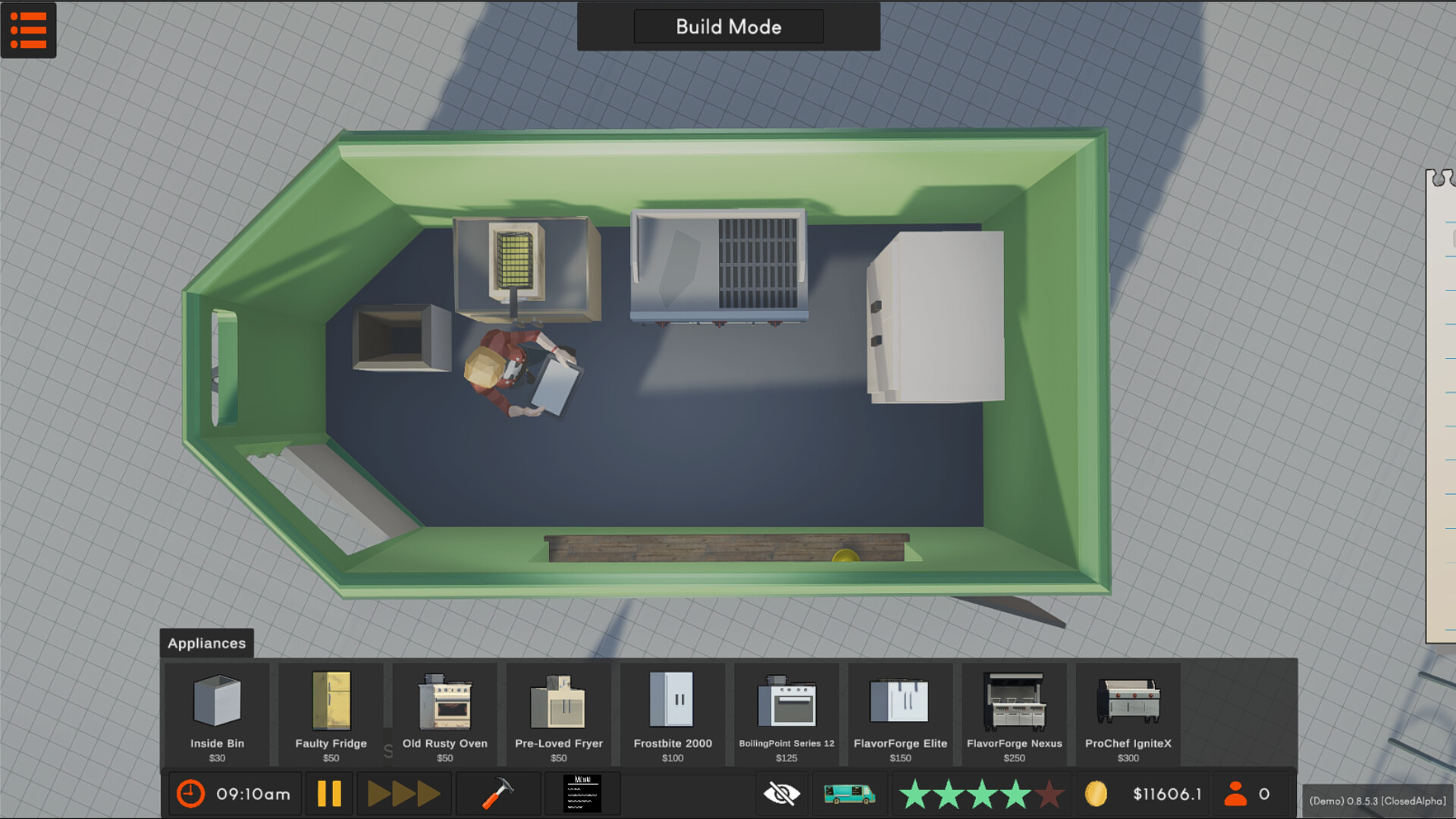Pause the game simulation
Viewport: 1456px width, 819px height.
pos(330,793)
